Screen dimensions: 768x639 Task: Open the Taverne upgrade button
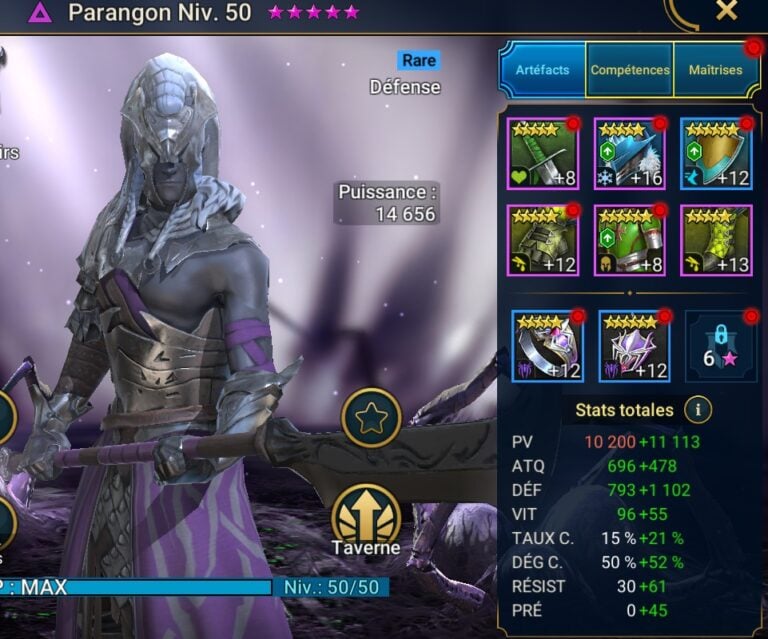click(366, 520)
